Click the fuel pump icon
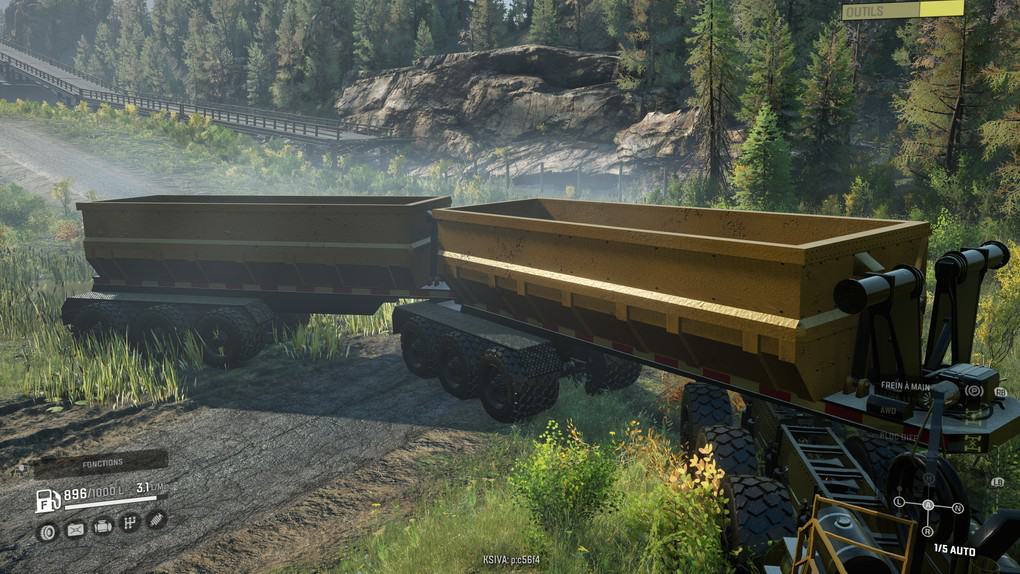 tap(47, 500)
